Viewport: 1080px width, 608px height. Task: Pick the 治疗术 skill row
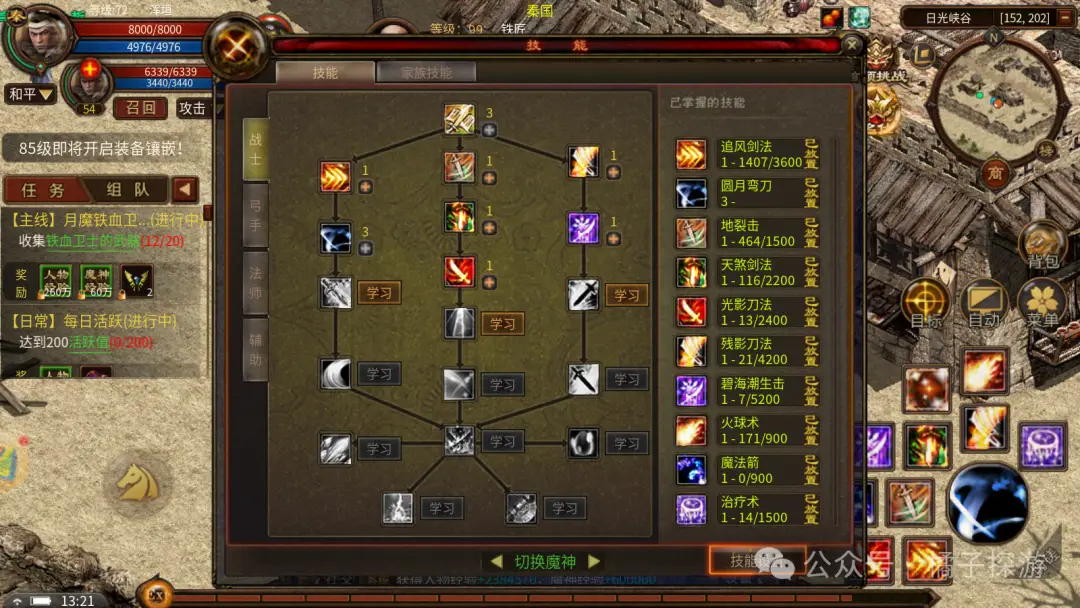click(747, 509)
